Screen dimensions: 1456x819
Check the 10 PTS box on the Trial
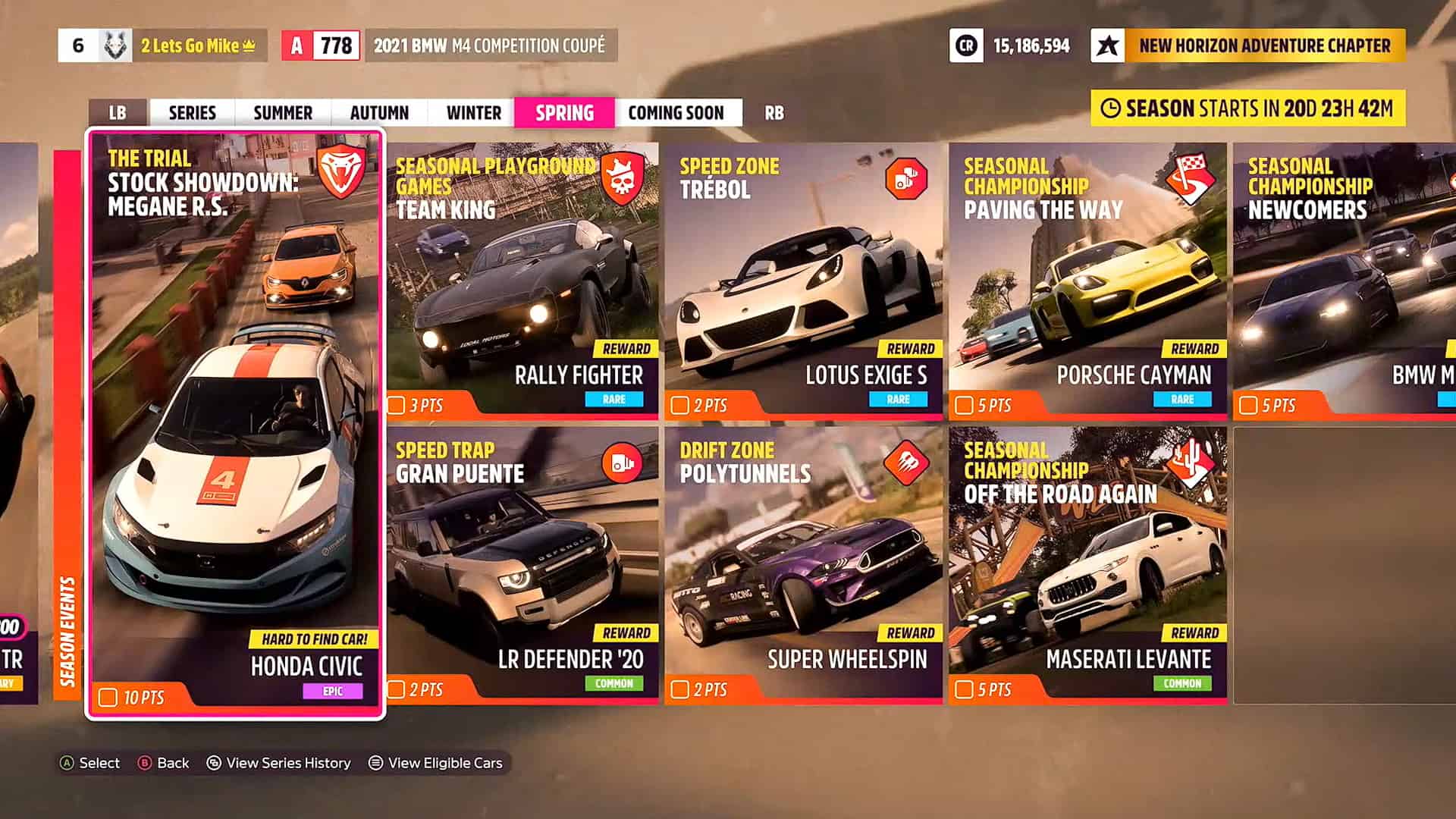(108, 696)
